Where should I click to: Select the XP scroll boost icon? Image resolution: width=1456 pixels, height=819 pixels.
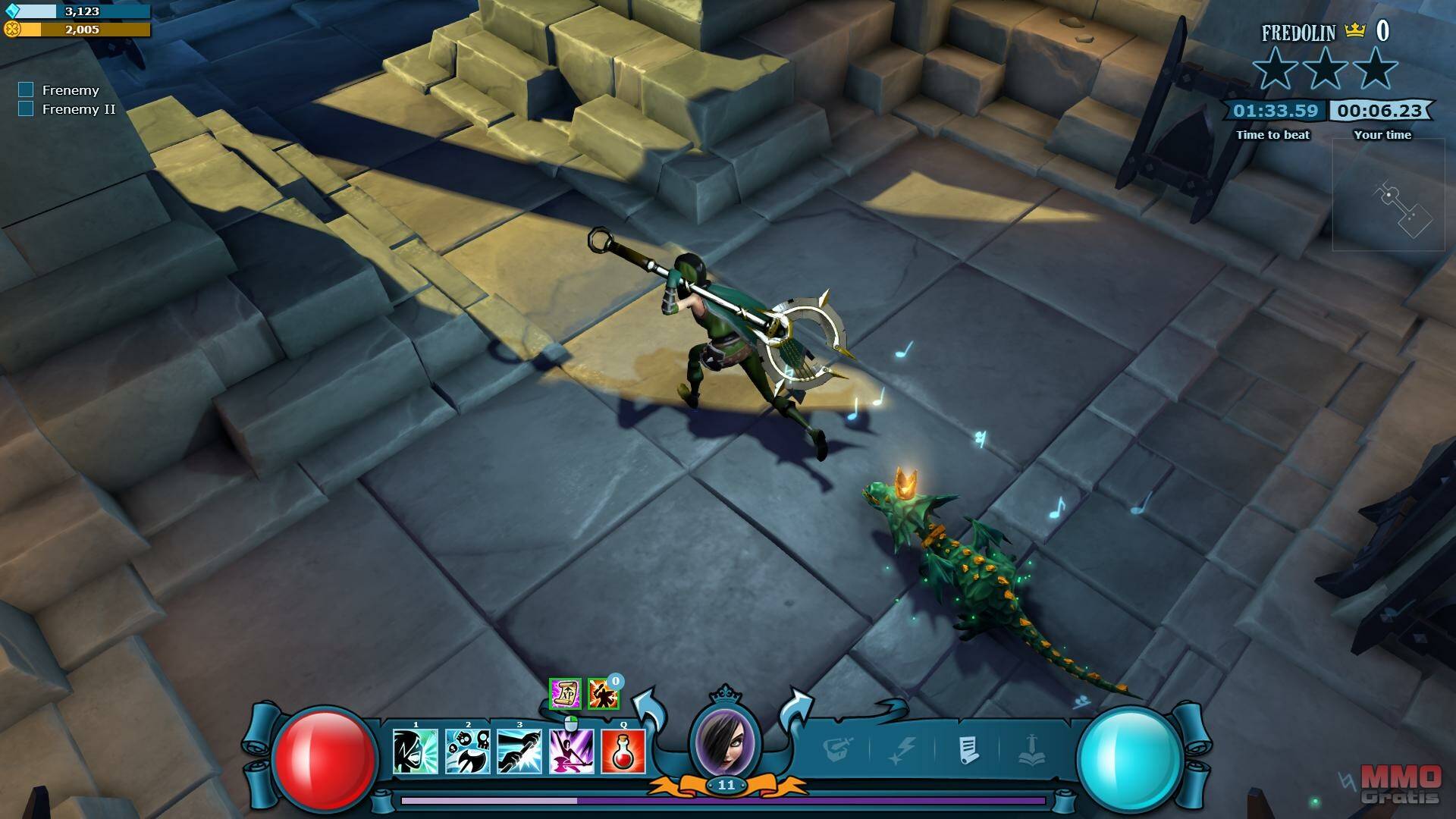coord(565,693)
